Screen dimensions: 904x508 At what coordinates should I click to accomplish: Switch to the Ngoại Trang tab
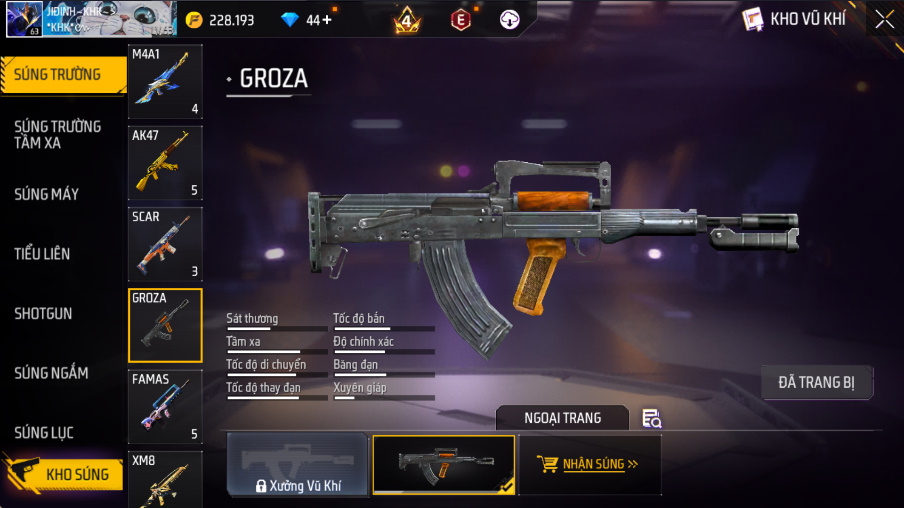(562, 418)
